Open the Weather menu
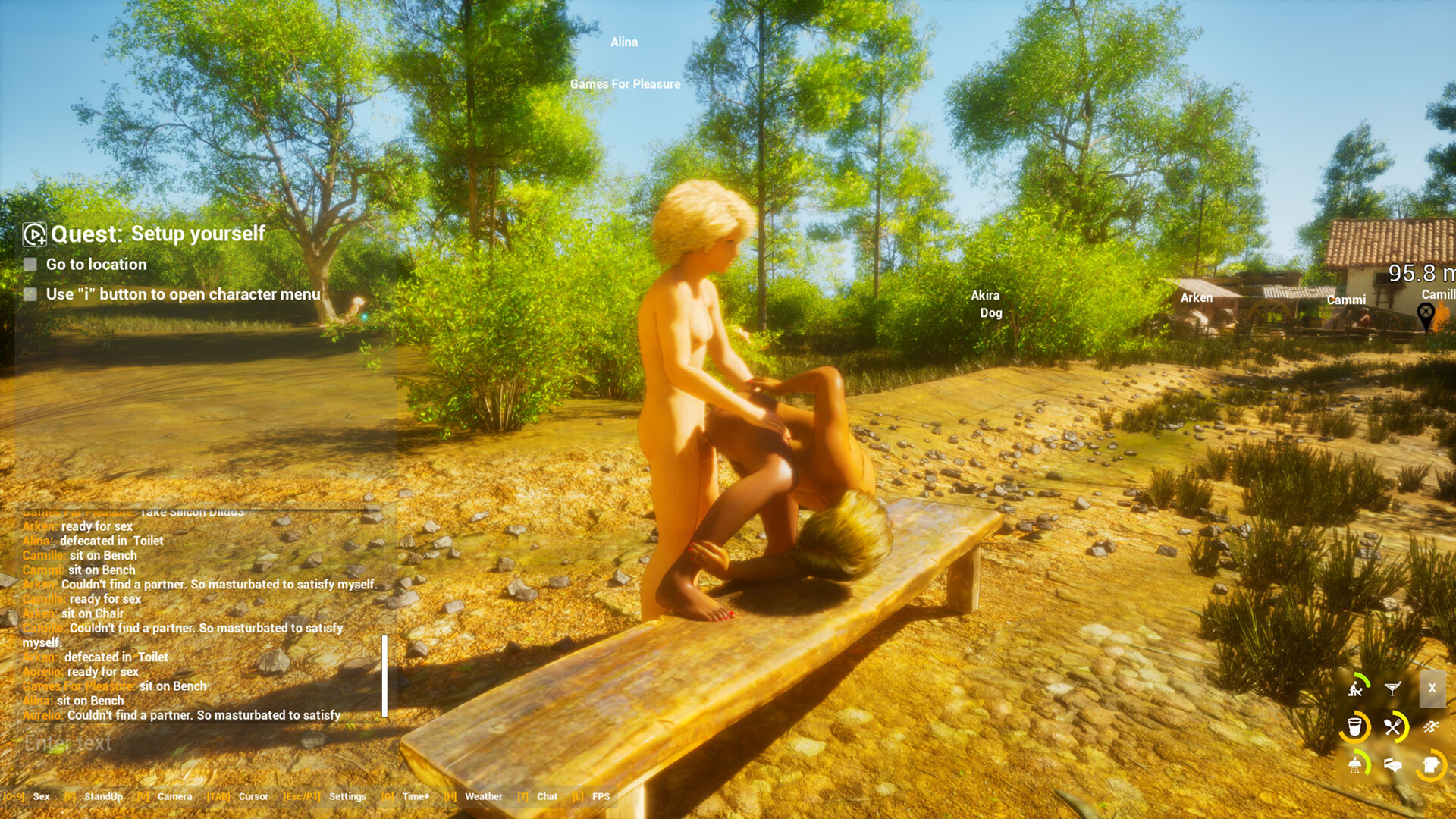1456x819 pixels. (484, 796)
